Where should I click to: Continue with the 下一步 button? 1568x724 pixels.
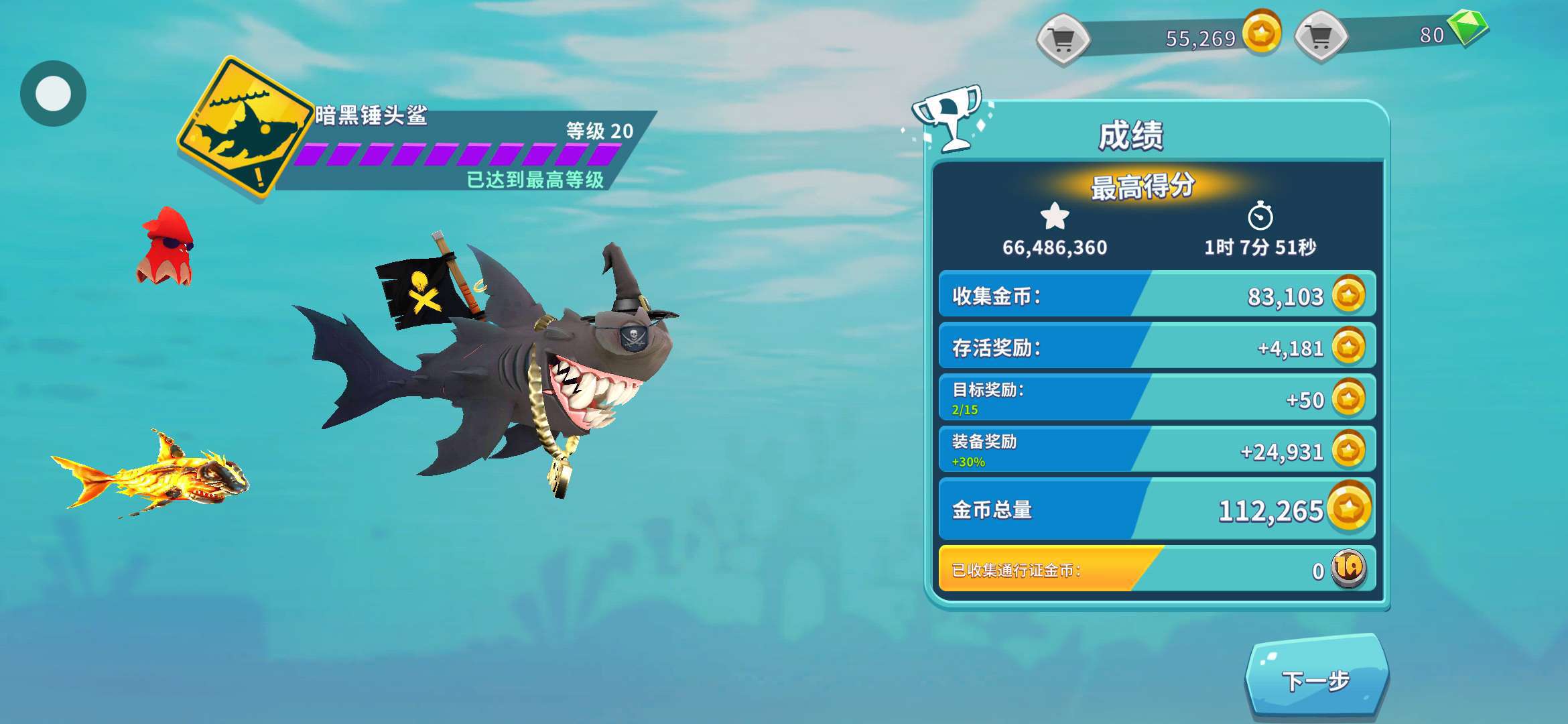pyautogui.click(x=1316, y=680)
